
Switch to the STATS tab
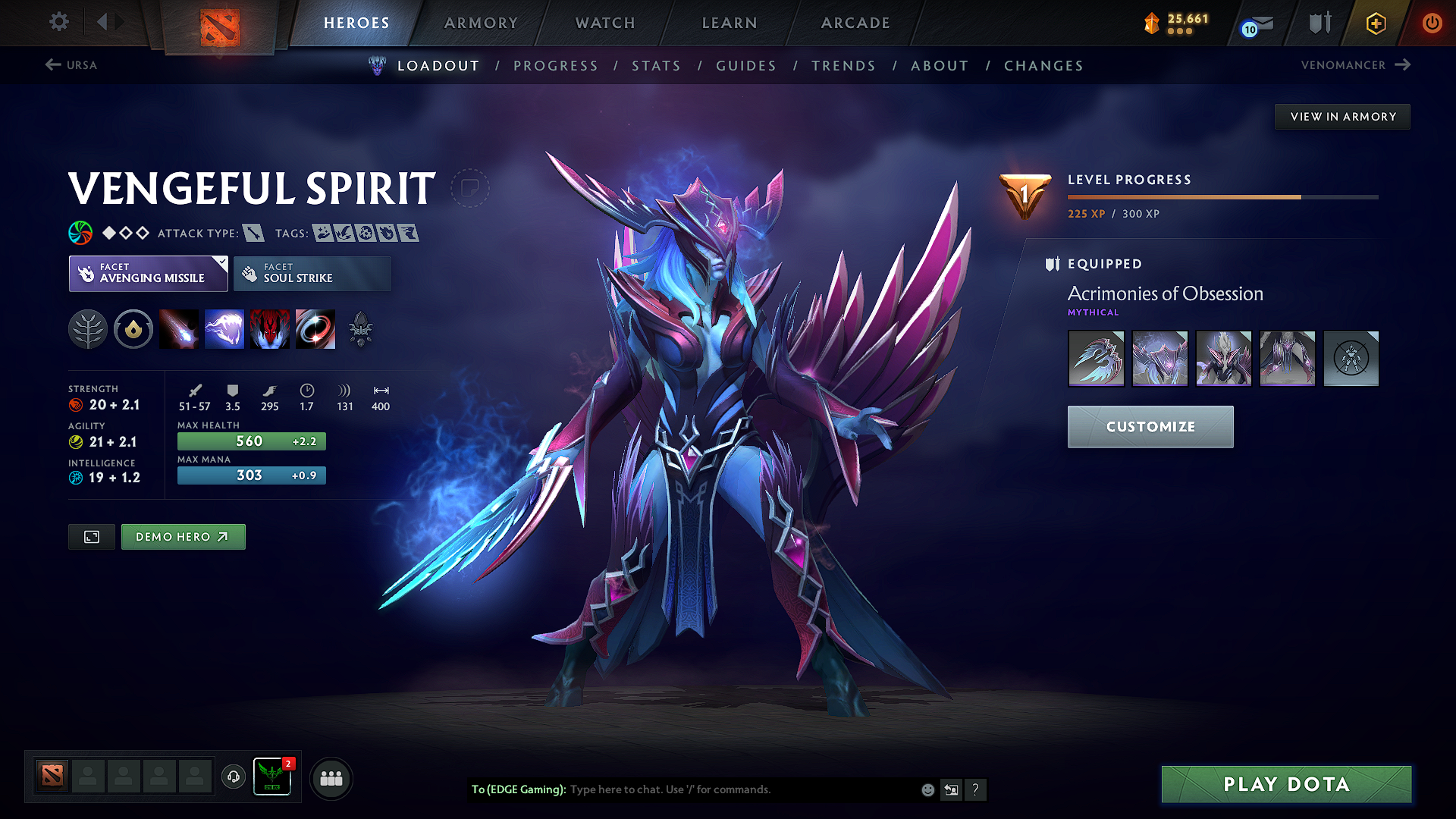click(657, 65)
